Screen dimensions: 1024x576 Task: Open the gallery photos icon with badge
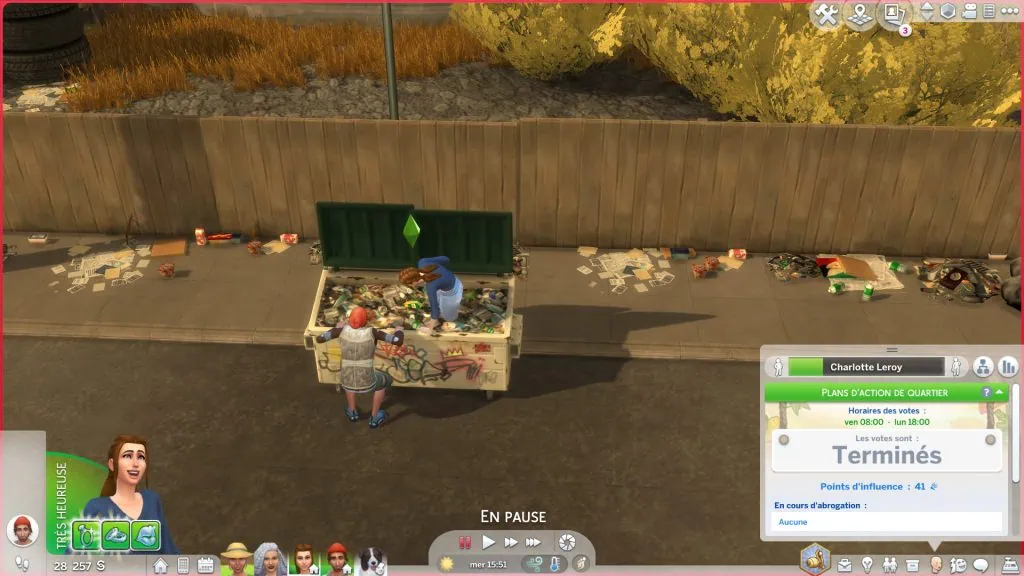(891, 14)
